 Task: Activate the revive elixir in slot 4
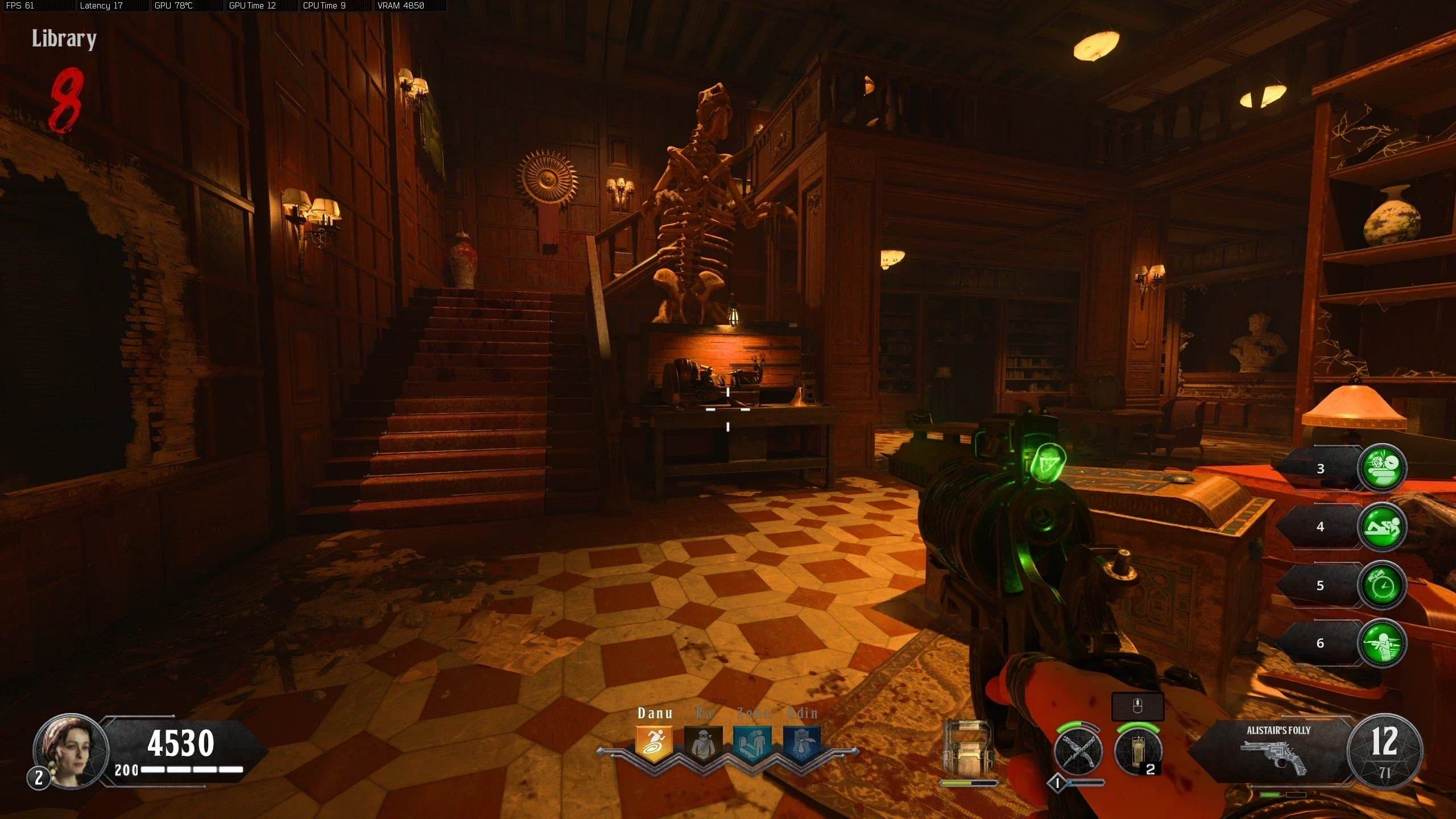1381,527
